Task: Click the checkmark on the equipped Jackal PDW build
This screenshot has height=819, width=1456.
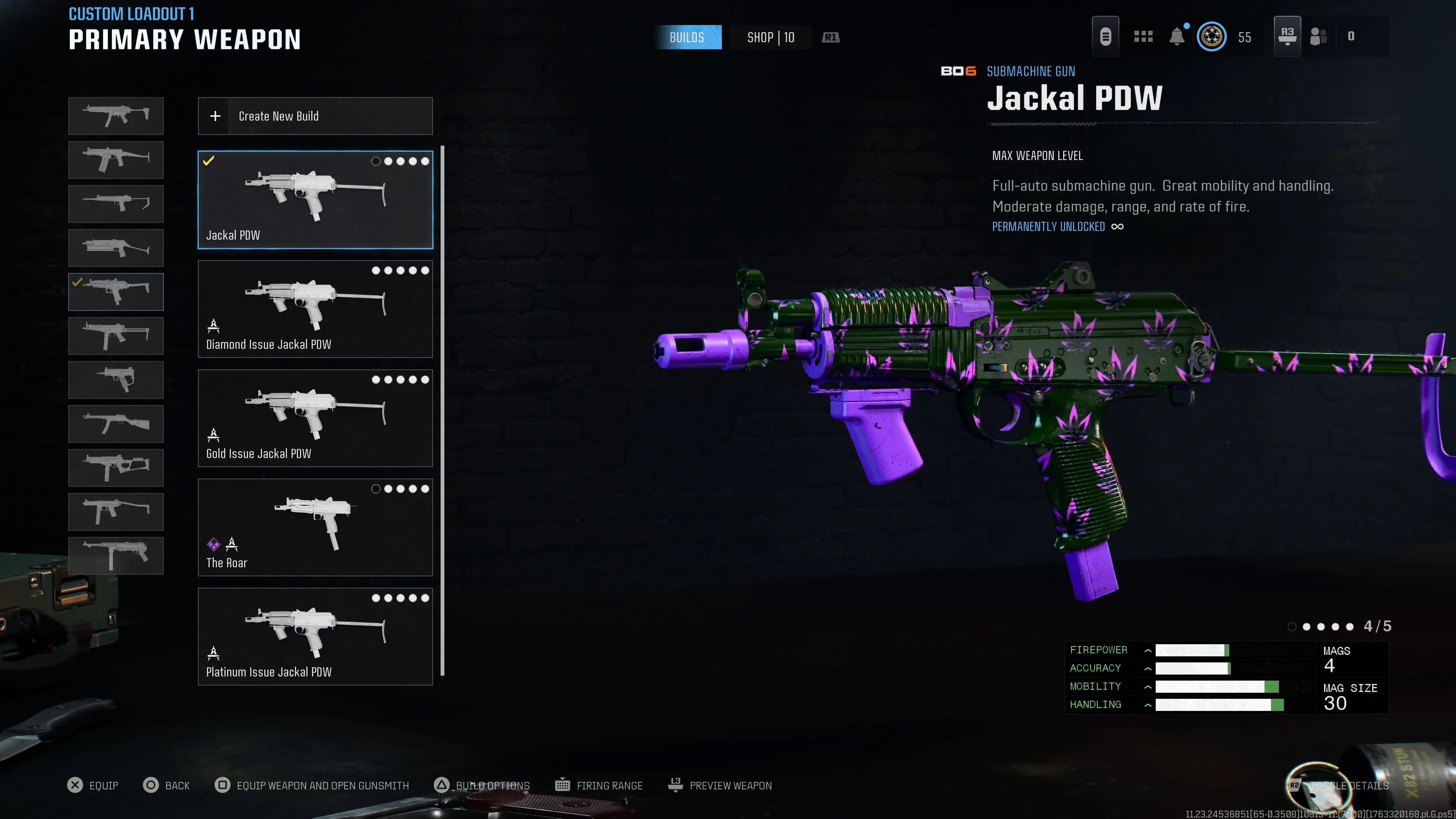Action: 209,161
